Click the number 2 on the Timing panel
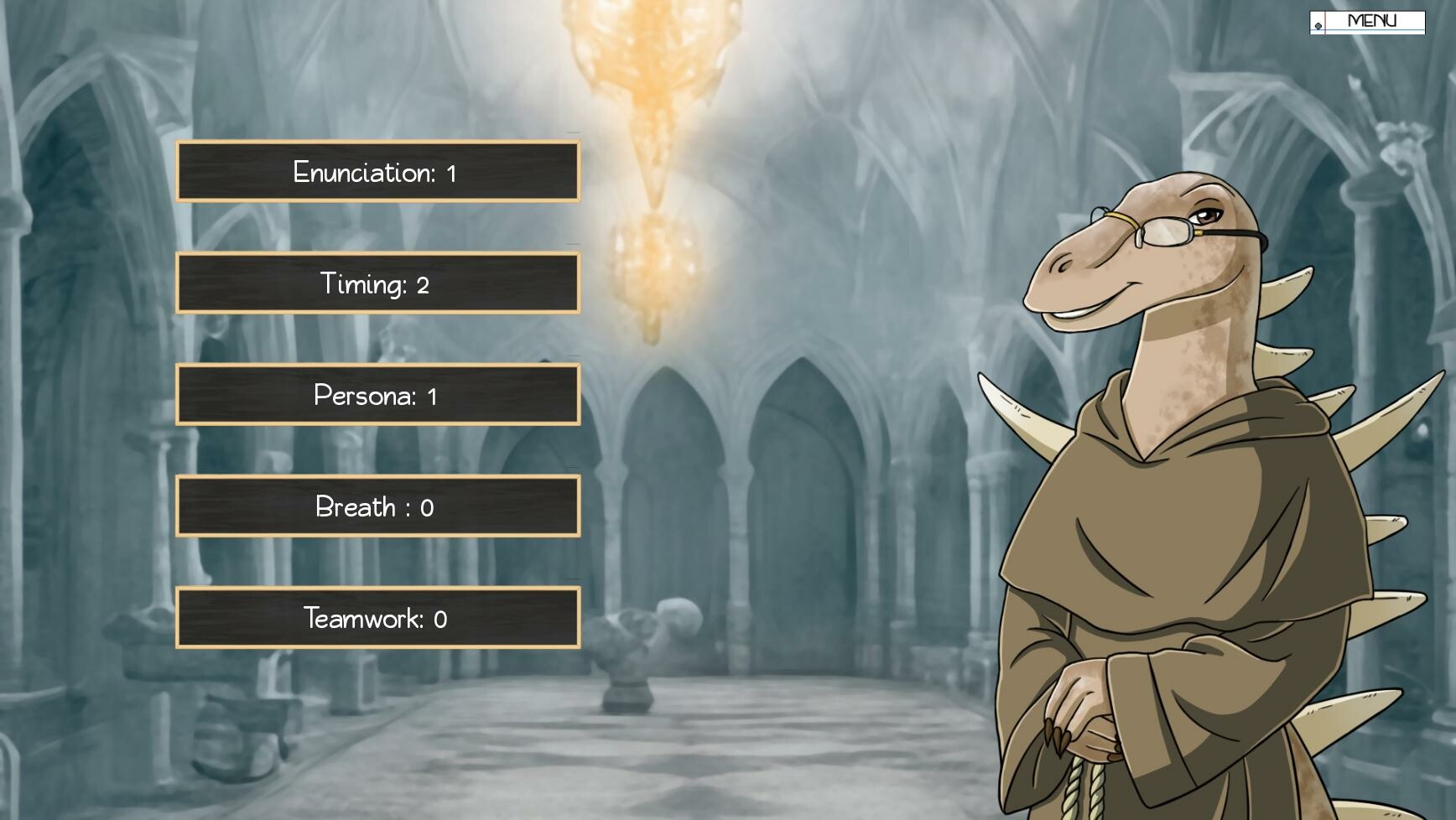This screenshot has width=1456, height=820. 424,283
